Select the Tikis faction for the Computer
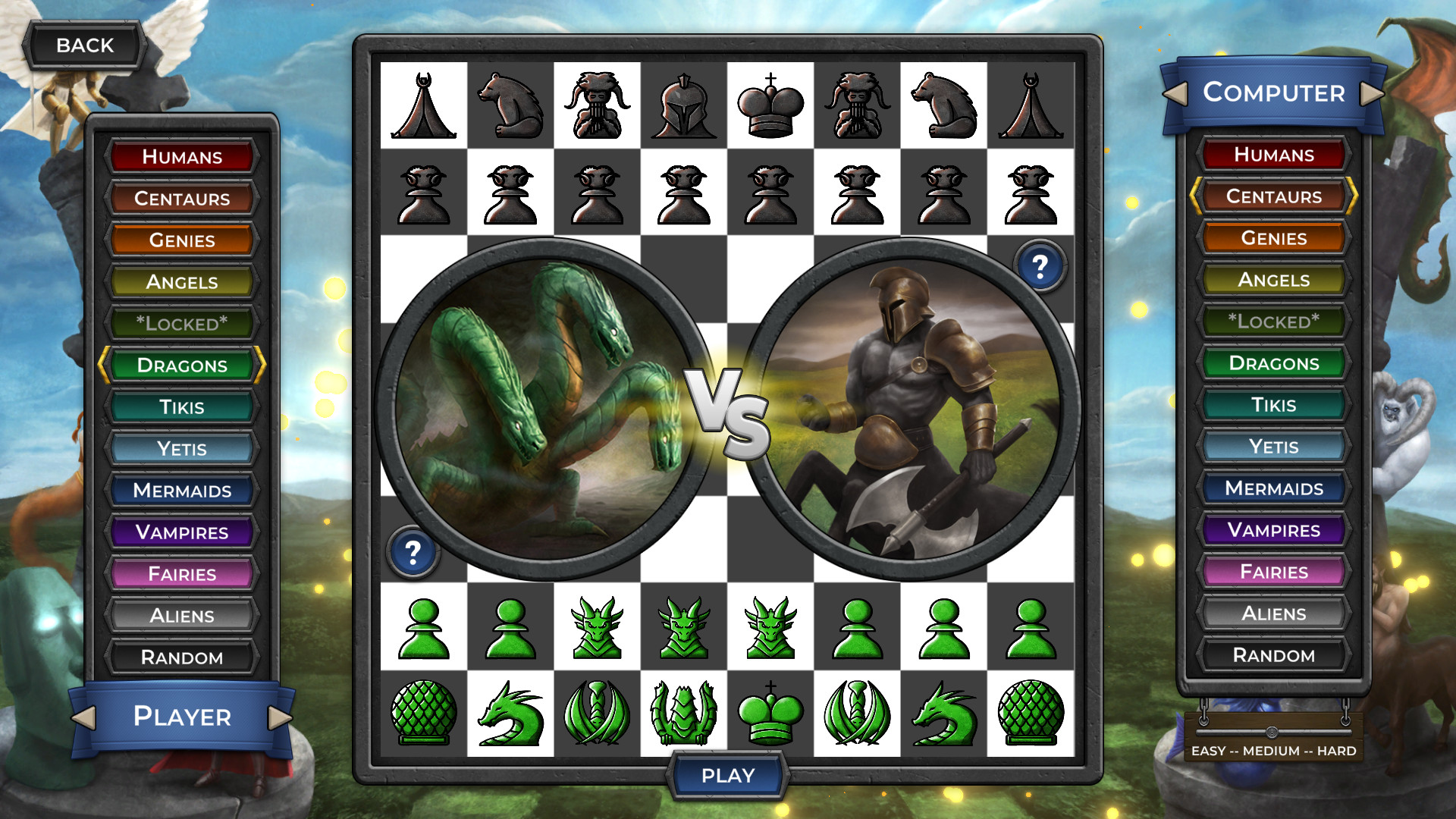 (x=1273, y=405)
